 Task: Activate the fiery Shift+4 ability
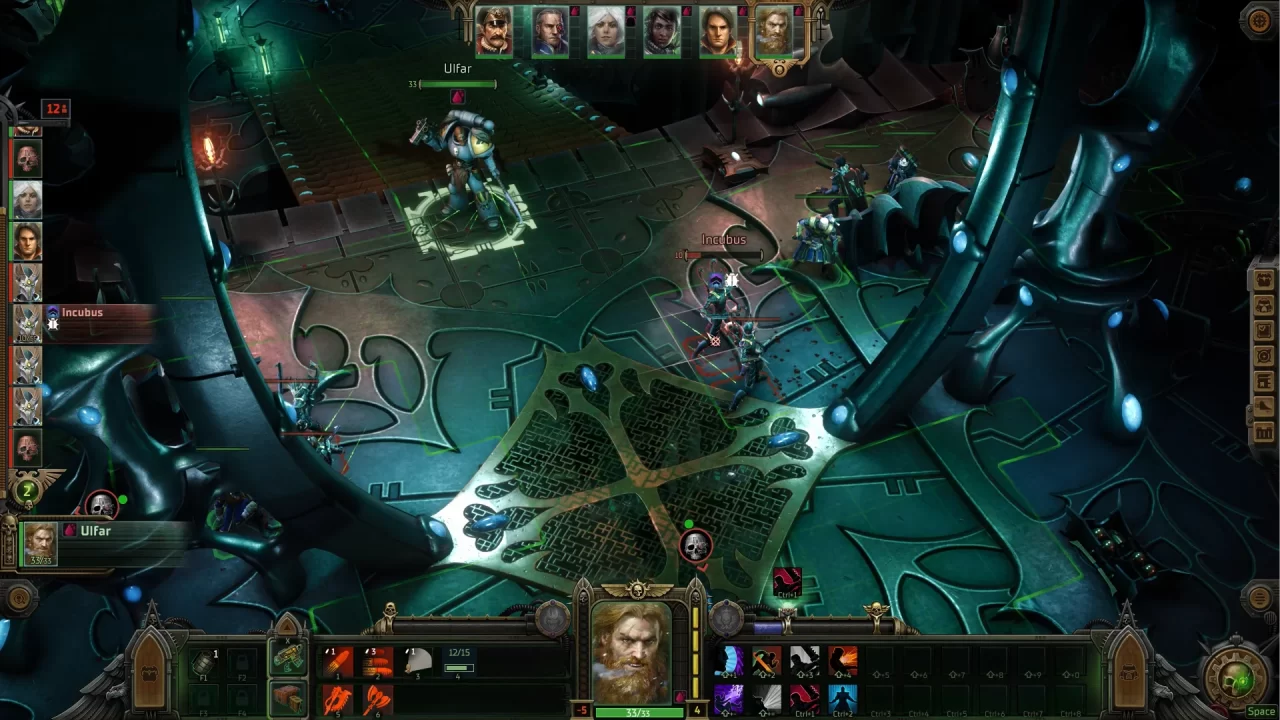click(x=843, y=661)
